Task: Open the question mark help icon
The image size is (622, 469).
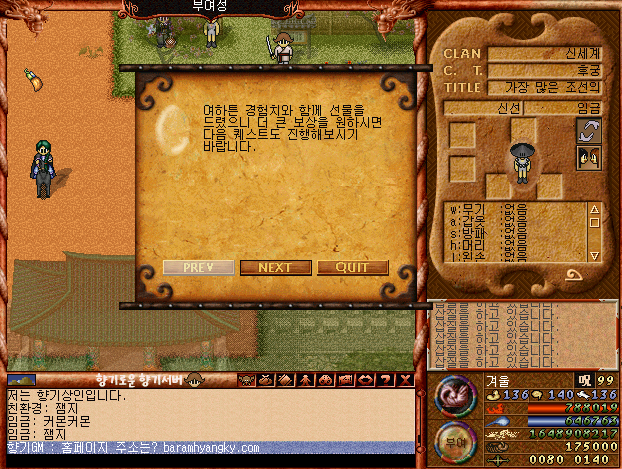Action: [385, 380]
